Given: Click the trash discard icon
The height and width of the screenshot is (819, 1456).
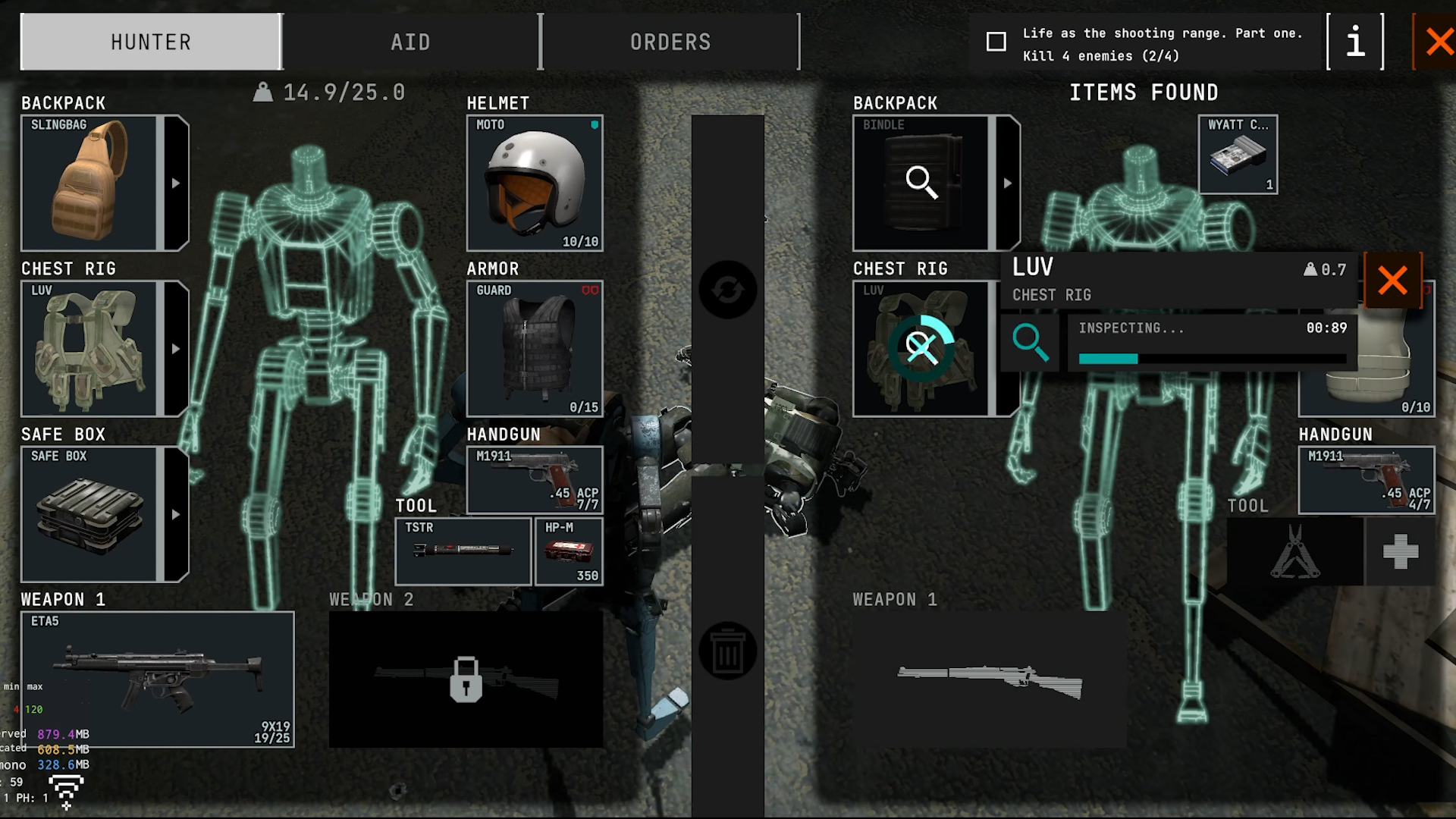Looking at the screenshot, I should tap(727, 648).
